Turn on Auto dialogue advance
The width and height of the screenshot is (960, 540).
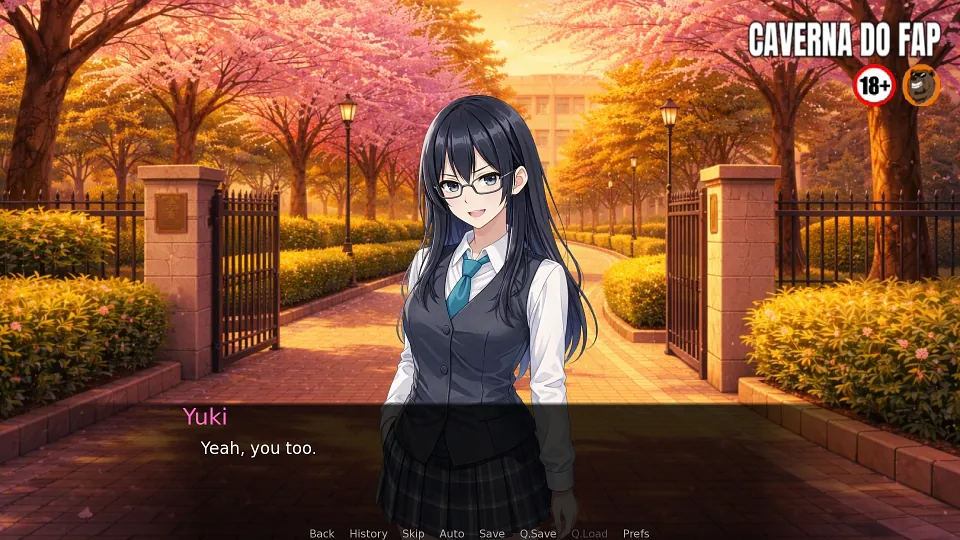coord(452,533)
